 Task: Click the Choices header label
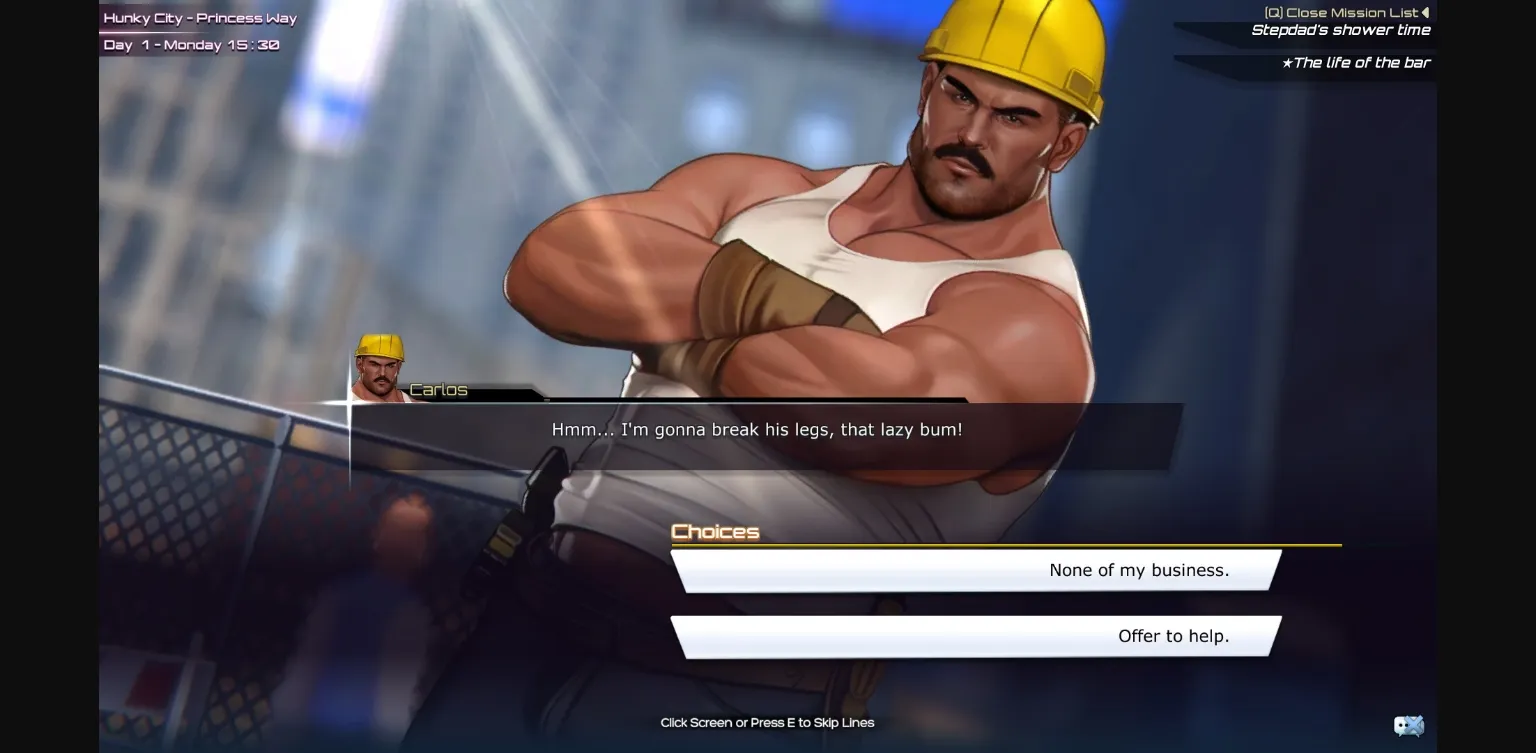tap(715, 531)
